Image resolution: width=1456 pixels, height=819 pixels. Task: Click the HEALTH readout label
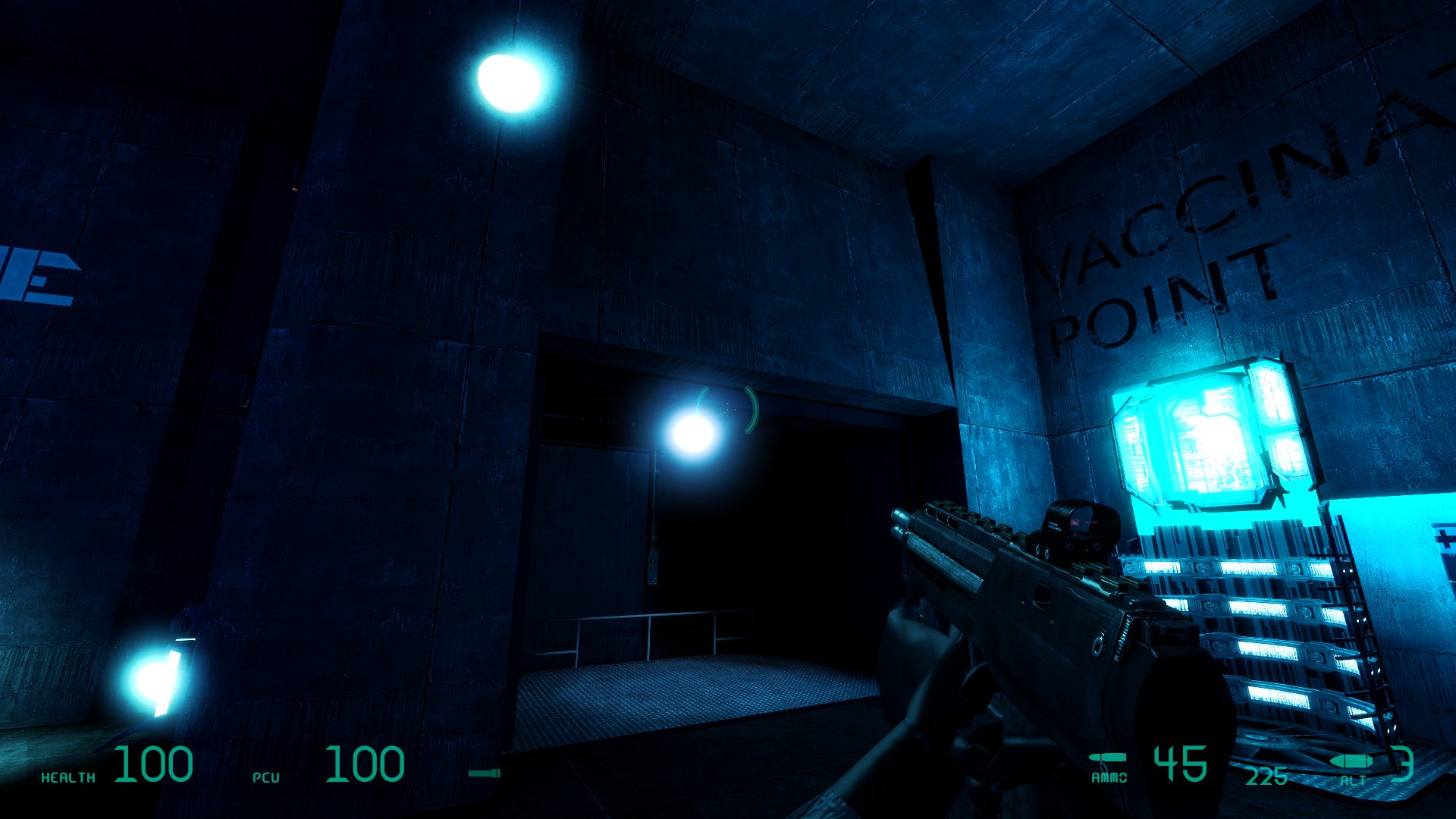click(70, 777)
